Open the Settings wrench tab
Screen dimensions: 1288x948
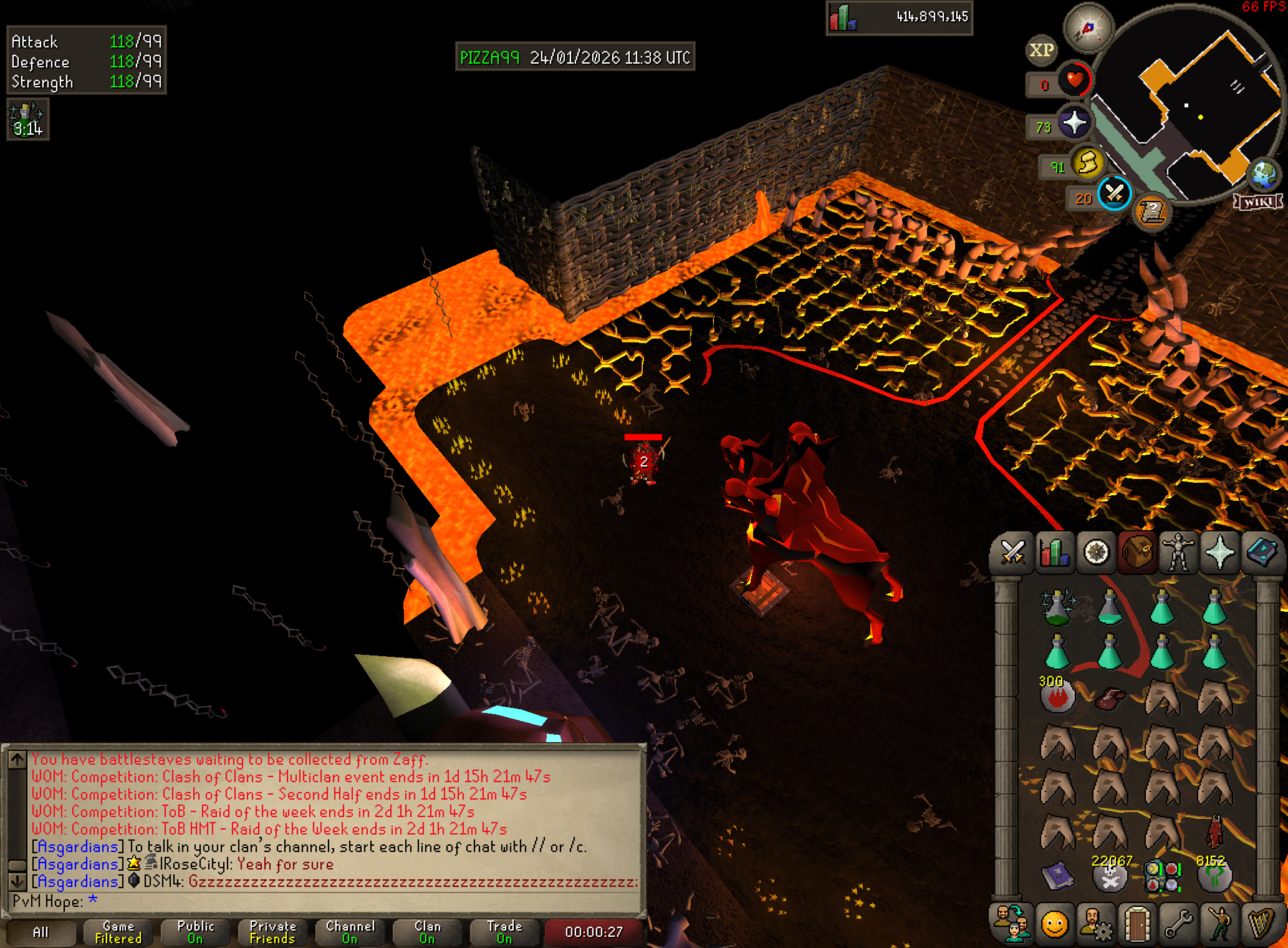point(1178,924)
